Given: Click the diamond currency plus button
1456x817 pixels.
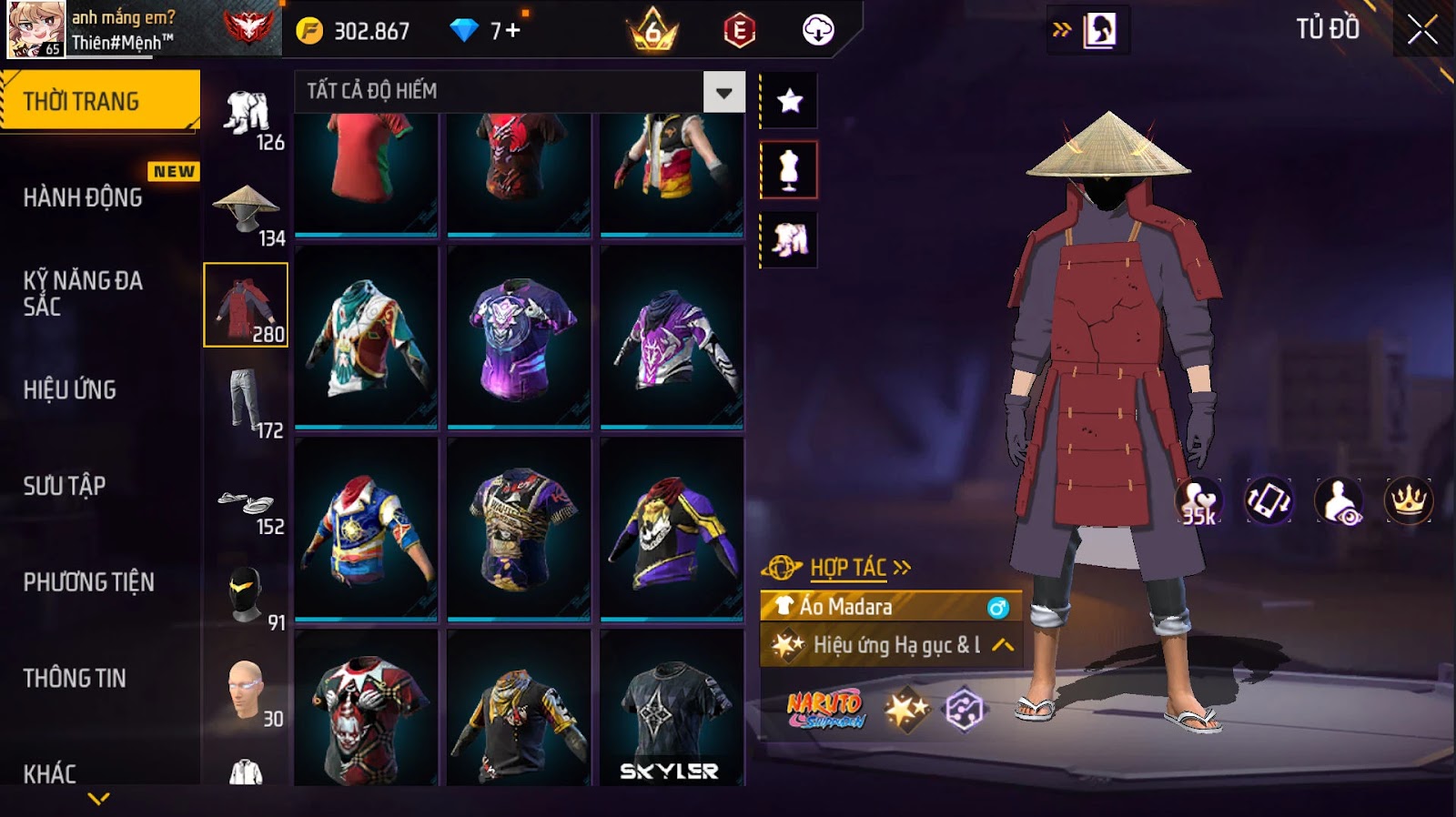Looking at the screenshot, I should click(x=512, y=31).
